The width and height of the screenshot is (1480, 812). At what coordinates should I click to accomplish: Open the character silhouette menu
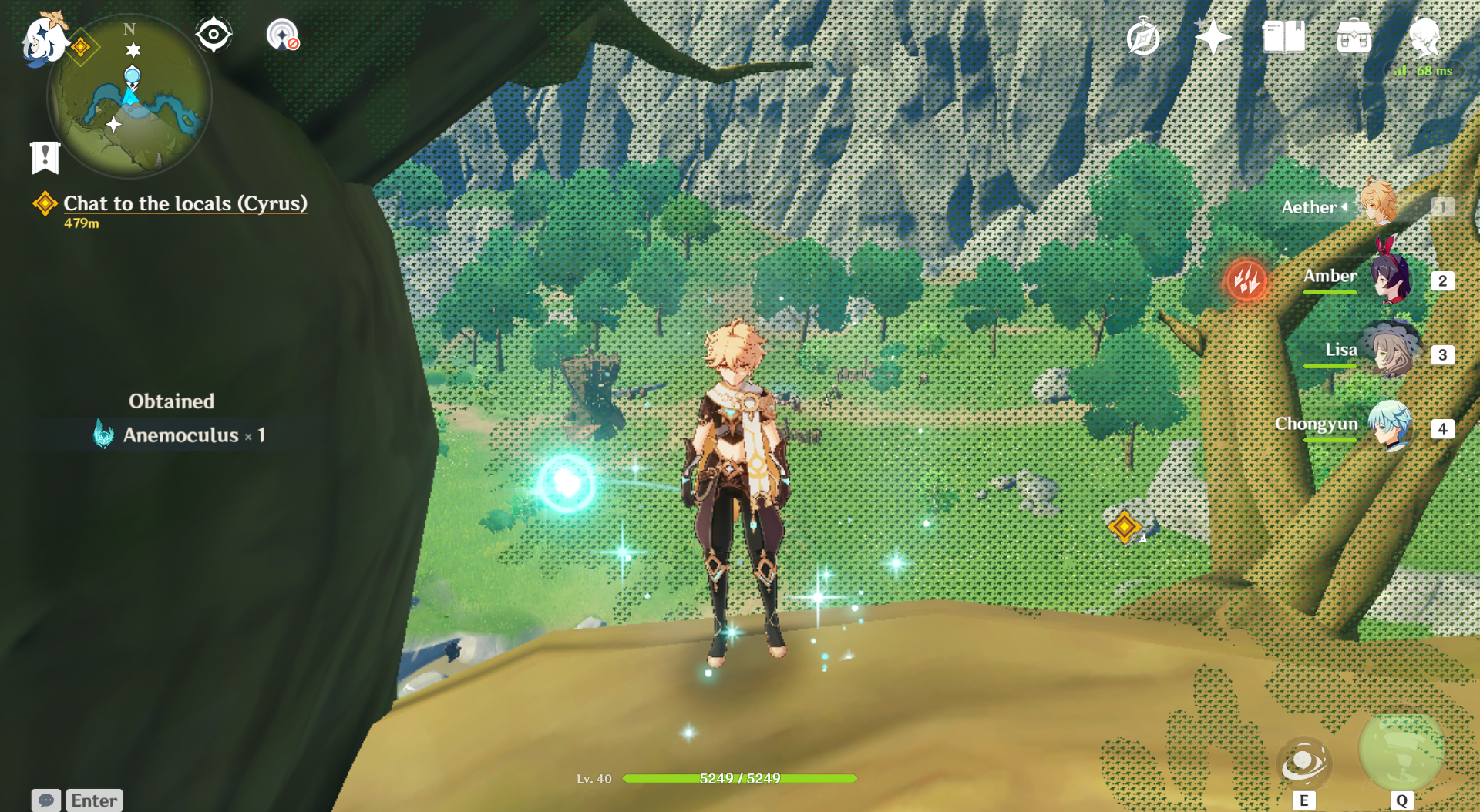pyautogui.click(x=1424, y=37)
